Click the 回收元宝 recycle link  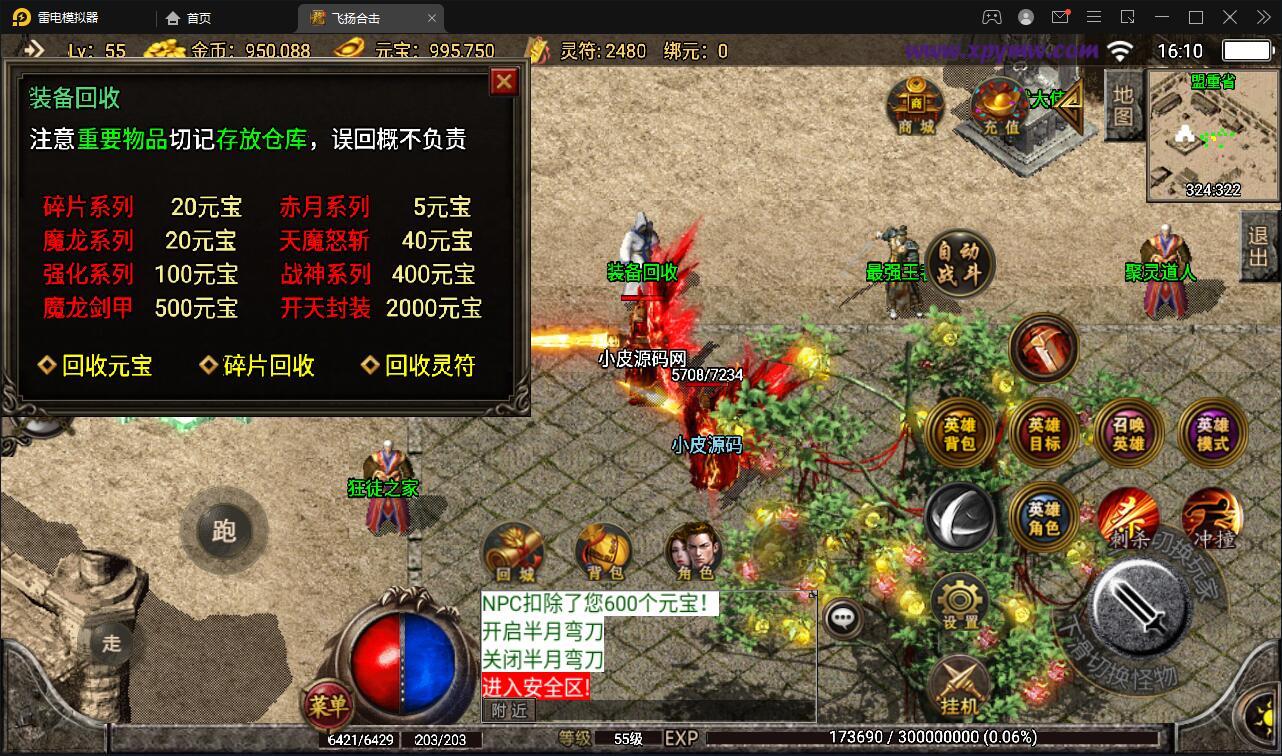coord(98,365)
